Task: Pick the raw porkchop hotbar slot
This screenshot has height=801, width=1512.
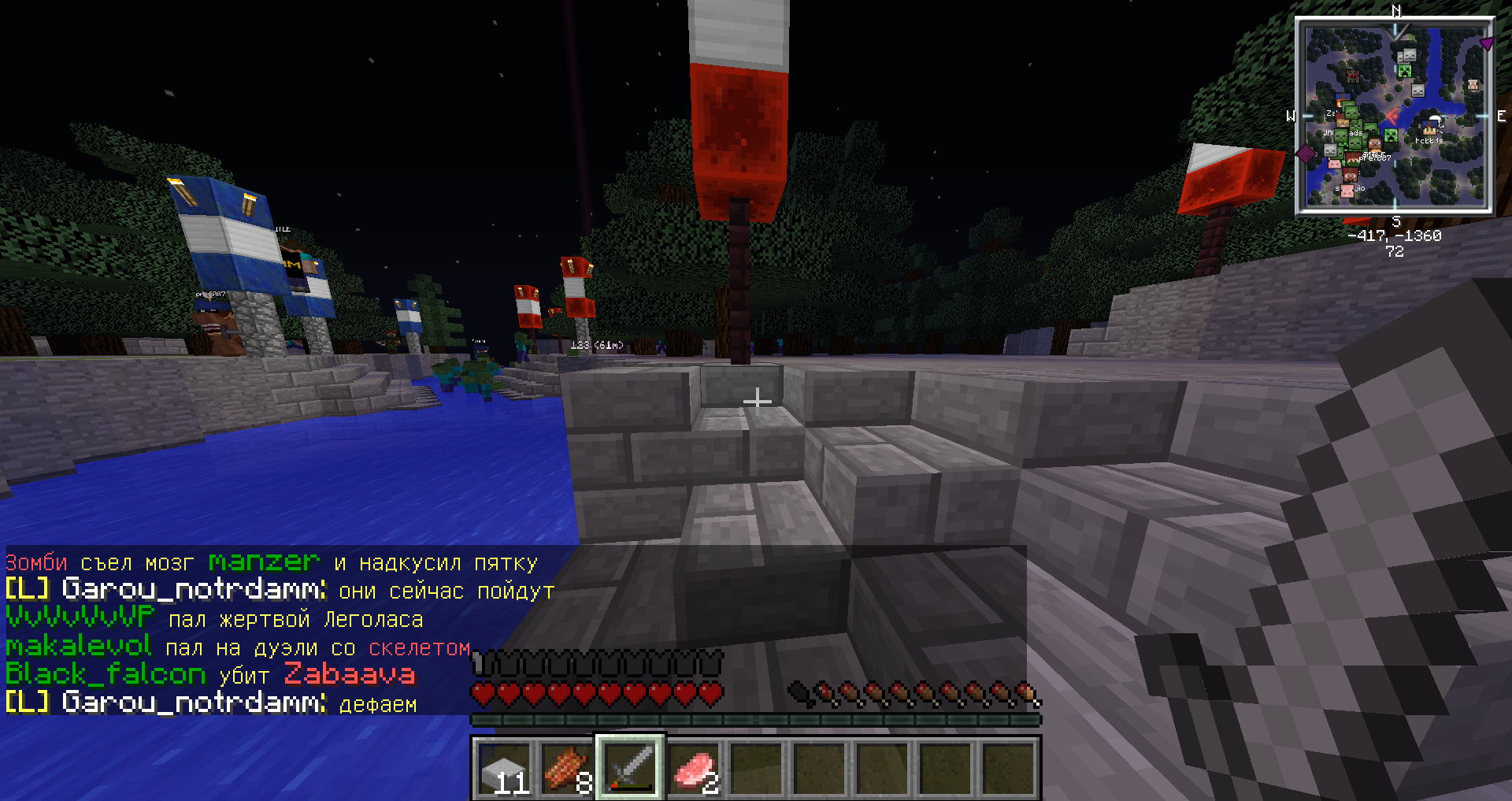Action: coord(694,768)
